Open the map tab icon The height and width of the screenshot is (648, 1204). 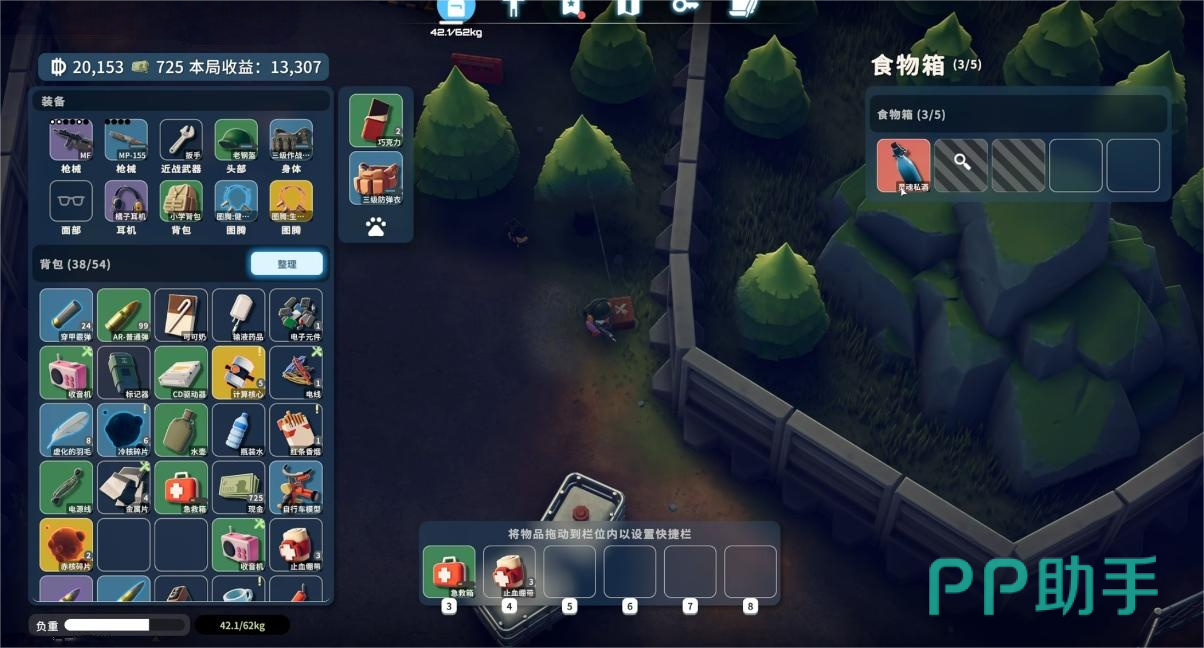pos(627,8)
